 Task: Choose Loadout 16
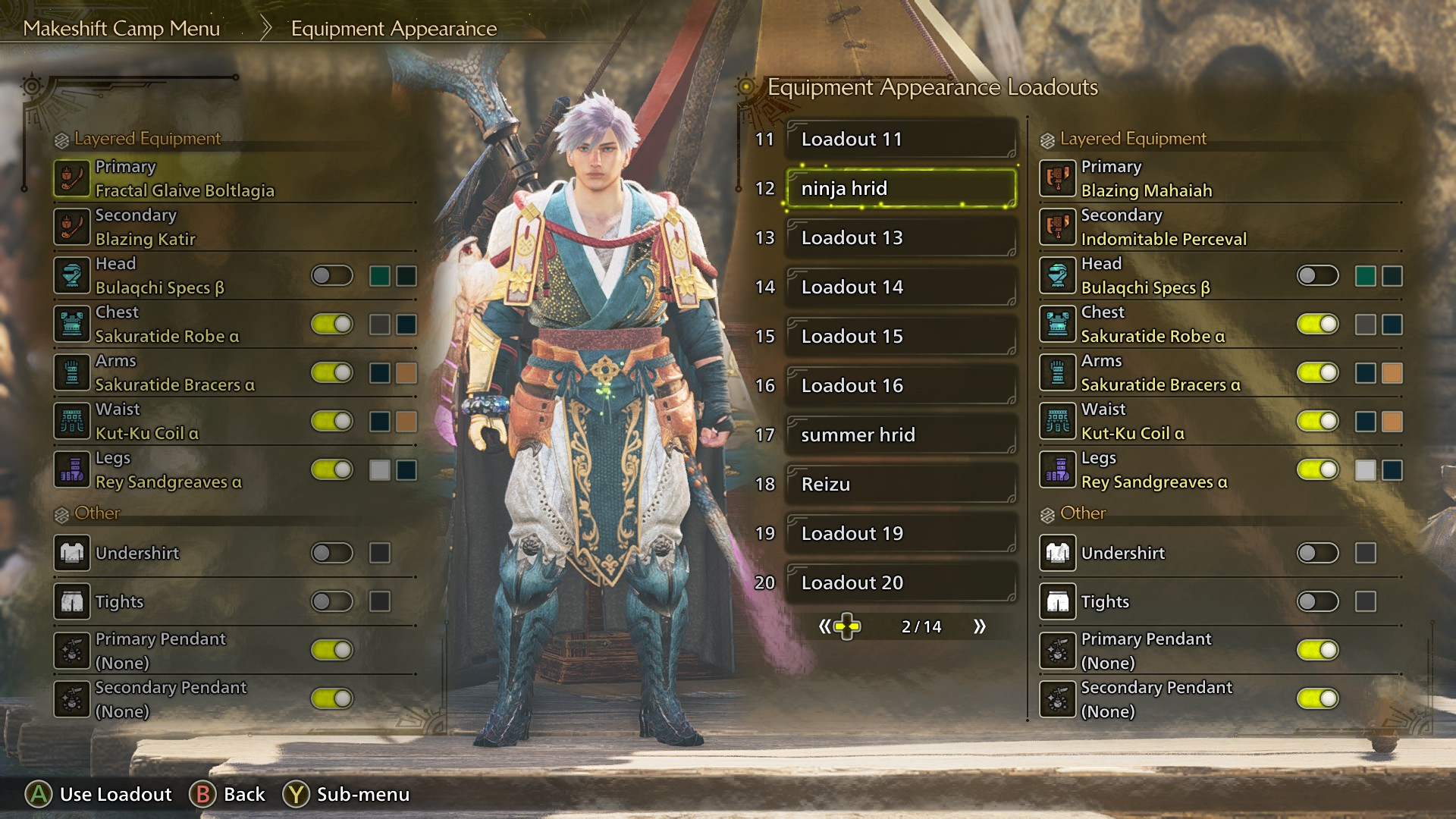(901, 385)
